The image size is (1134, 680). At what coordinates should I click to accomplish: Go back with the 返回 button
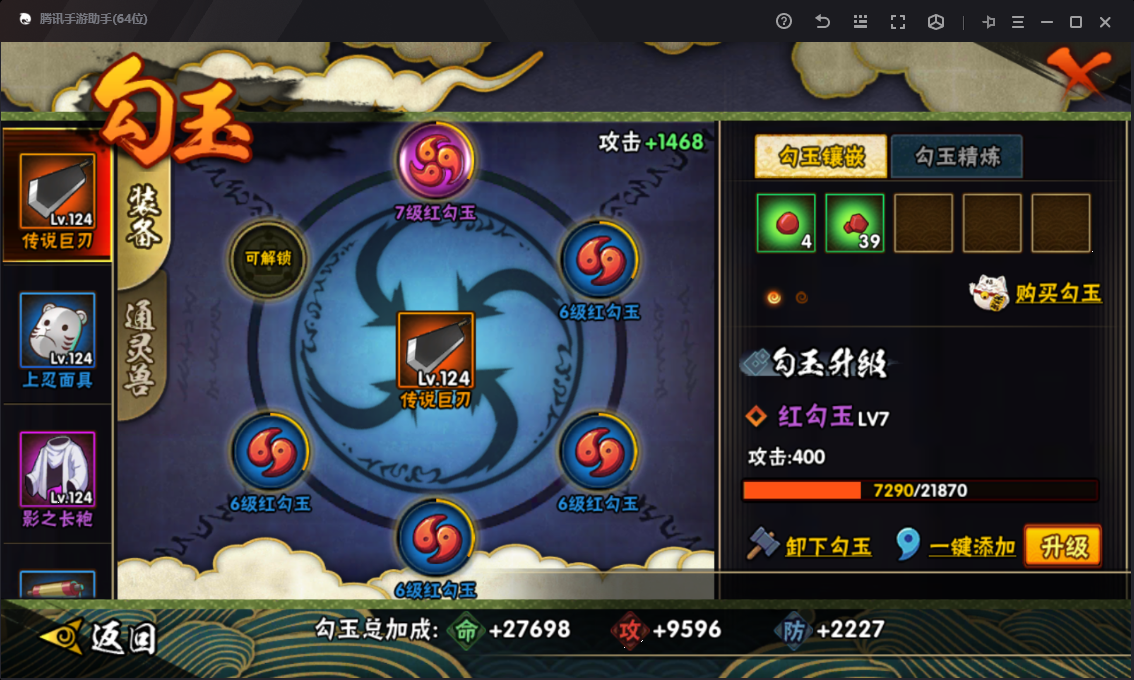pos(100,636)
